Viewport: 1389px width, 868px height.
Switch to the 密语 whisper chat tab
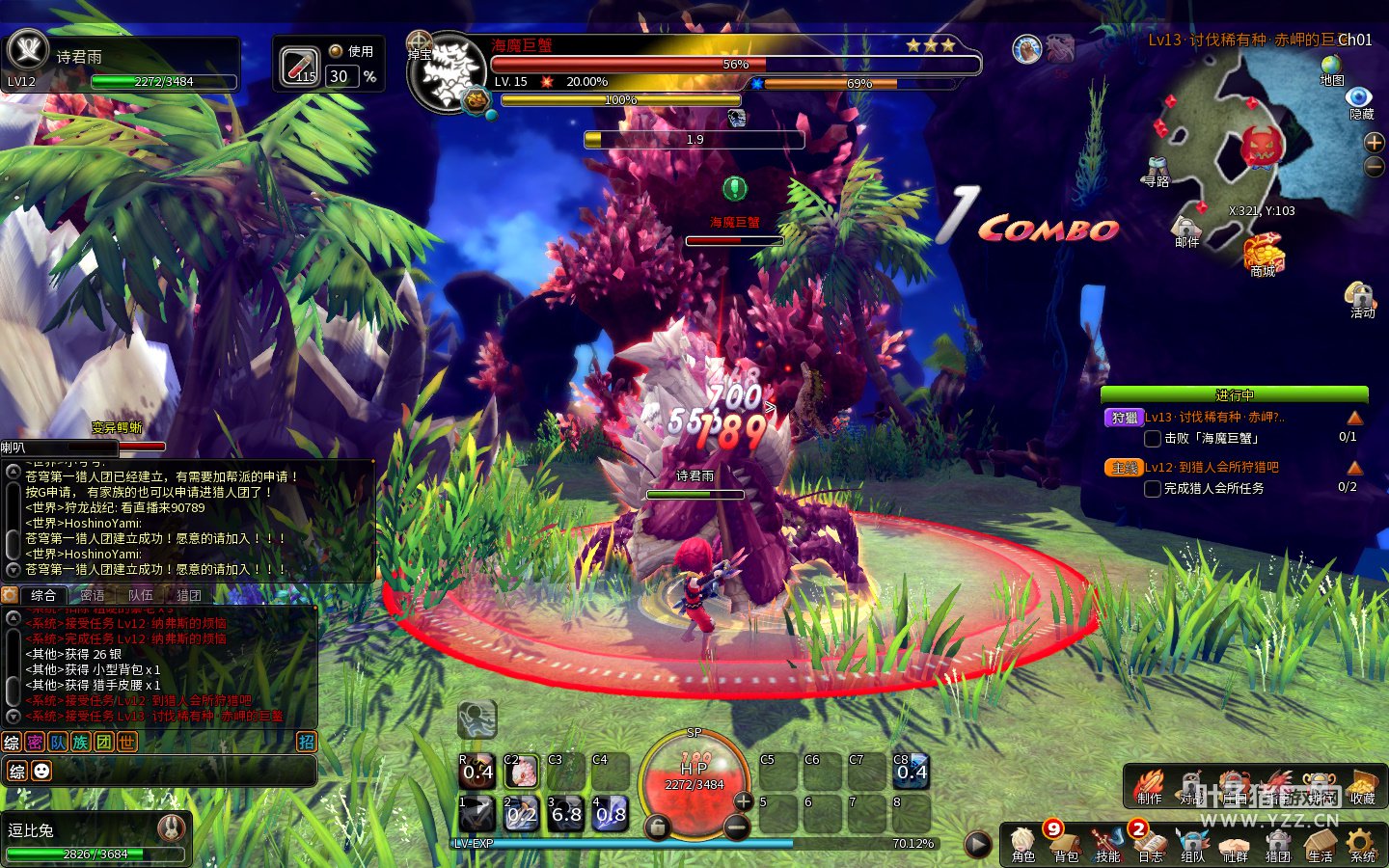pos(93,595)
